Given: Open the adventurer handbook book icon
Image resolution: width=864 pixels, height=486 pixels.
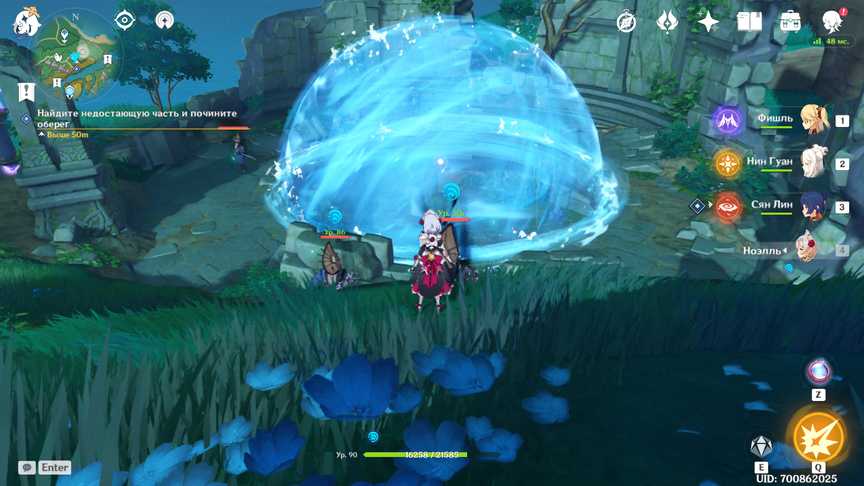Looking at the screenshot, I should [749, 21].
